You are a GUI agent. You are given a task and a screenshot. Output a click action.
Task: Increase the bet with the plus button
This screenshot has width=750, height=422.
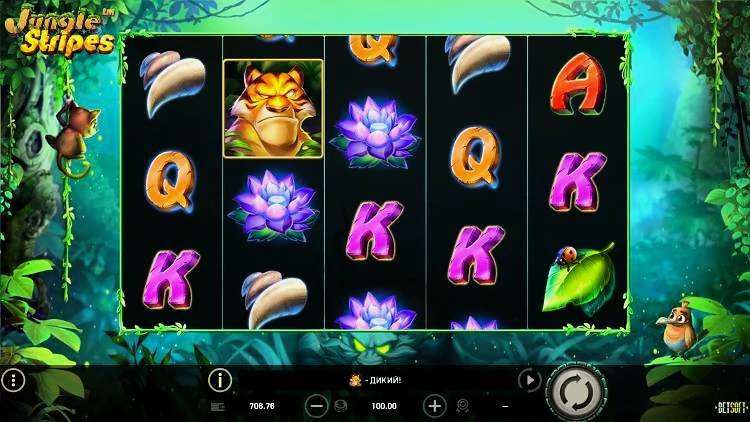tap(435, 406)
